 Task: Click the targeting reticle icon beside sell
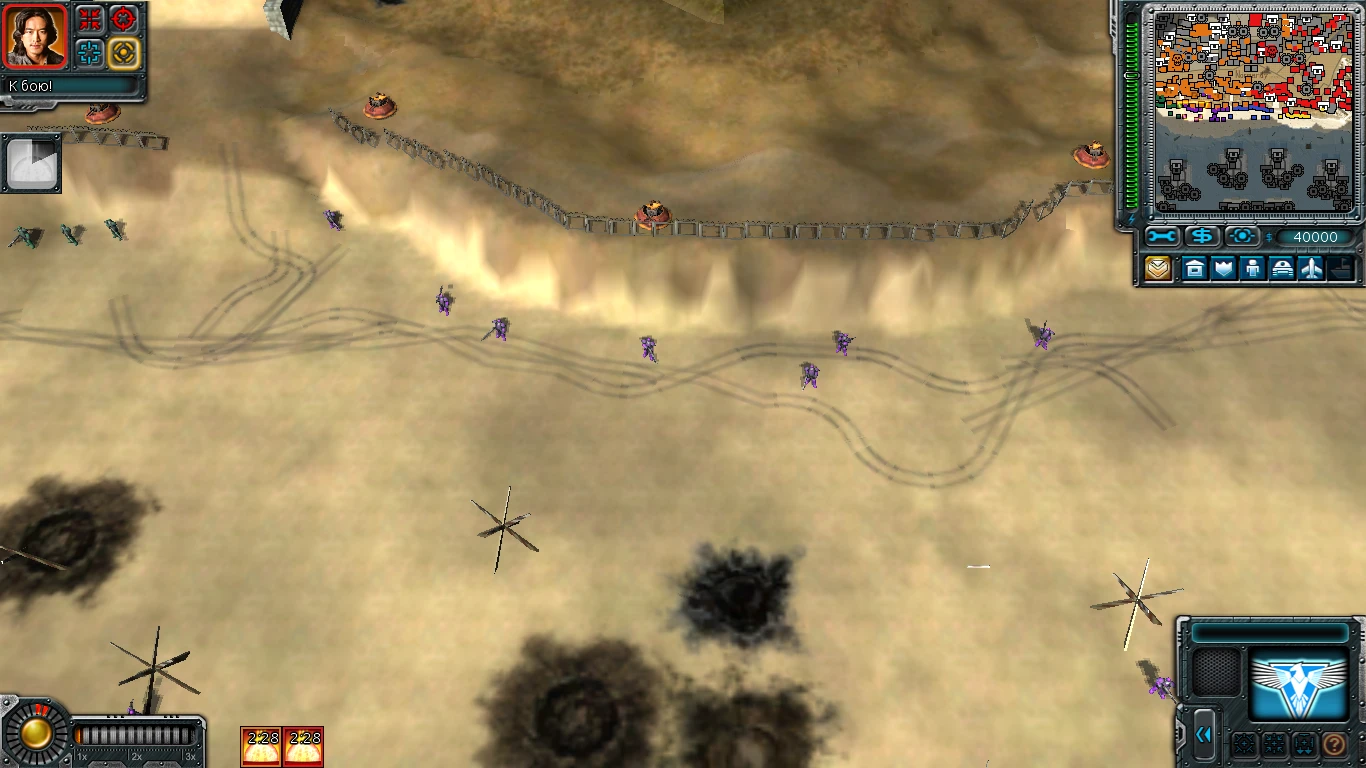(x=1242, y=237)
